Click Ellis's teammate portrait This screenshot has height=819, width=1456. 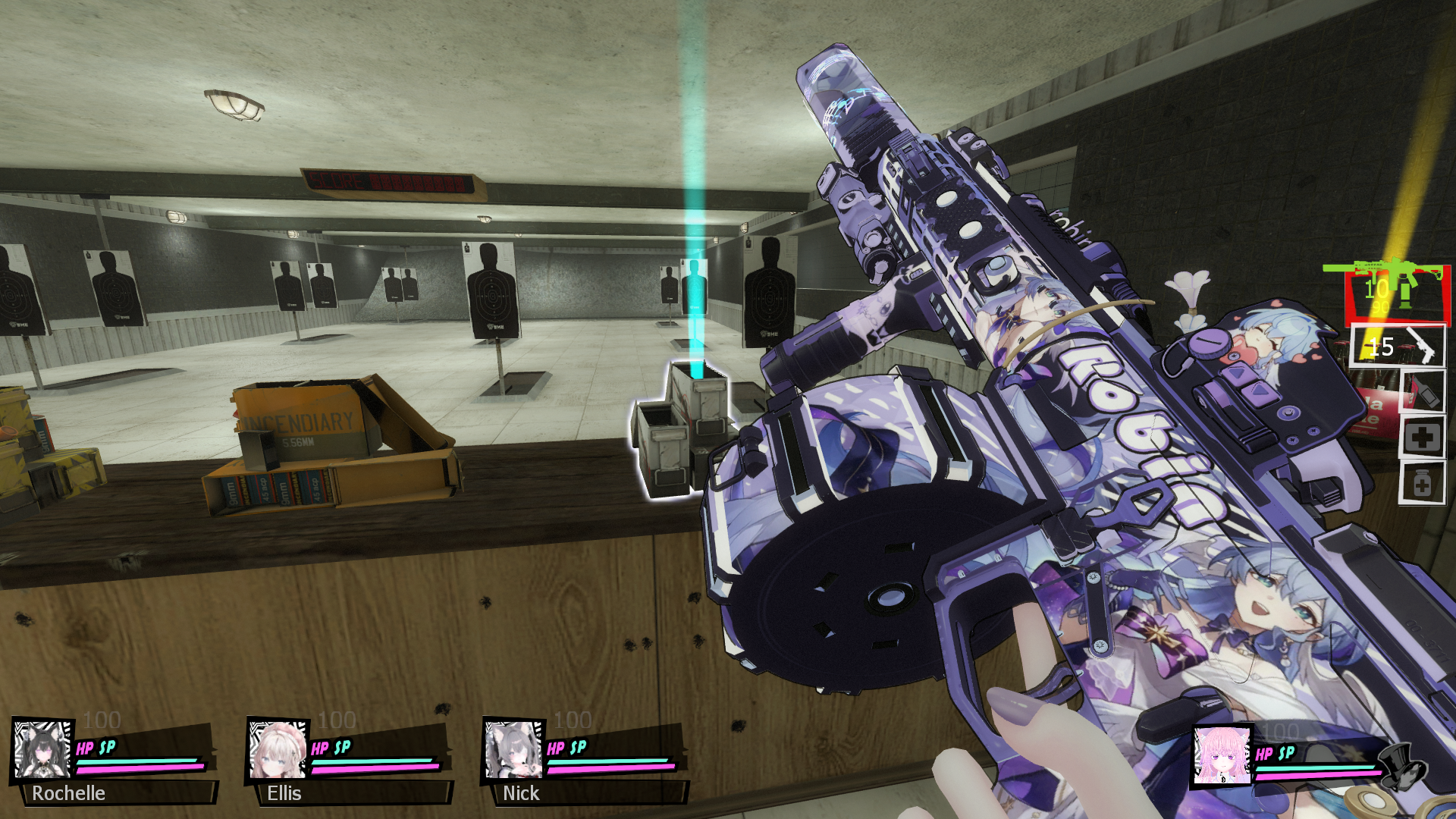click(278, 749)
